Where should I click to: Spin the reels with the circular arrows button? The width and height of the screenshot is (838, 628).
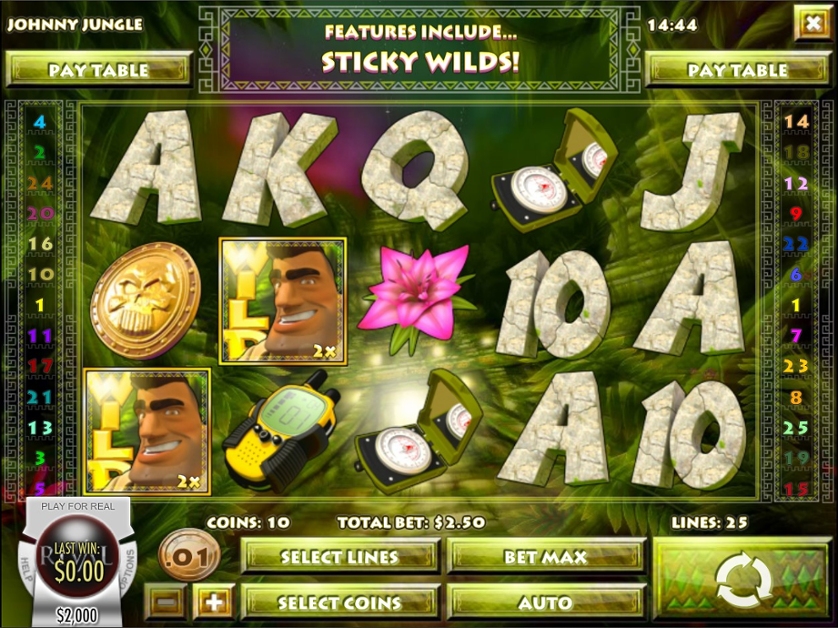tap(744, 580)
